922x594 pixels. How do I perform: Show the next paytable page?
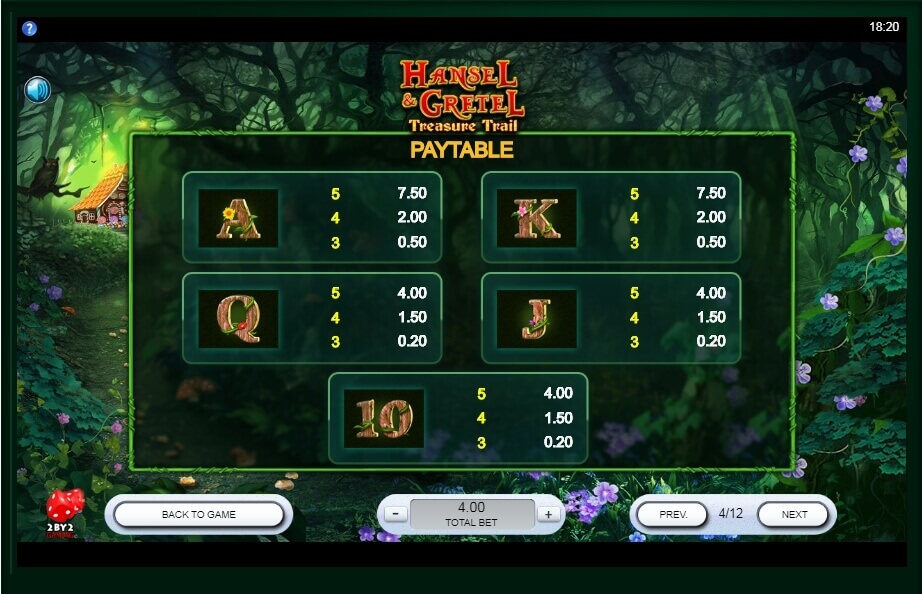[x=794, y=514]
